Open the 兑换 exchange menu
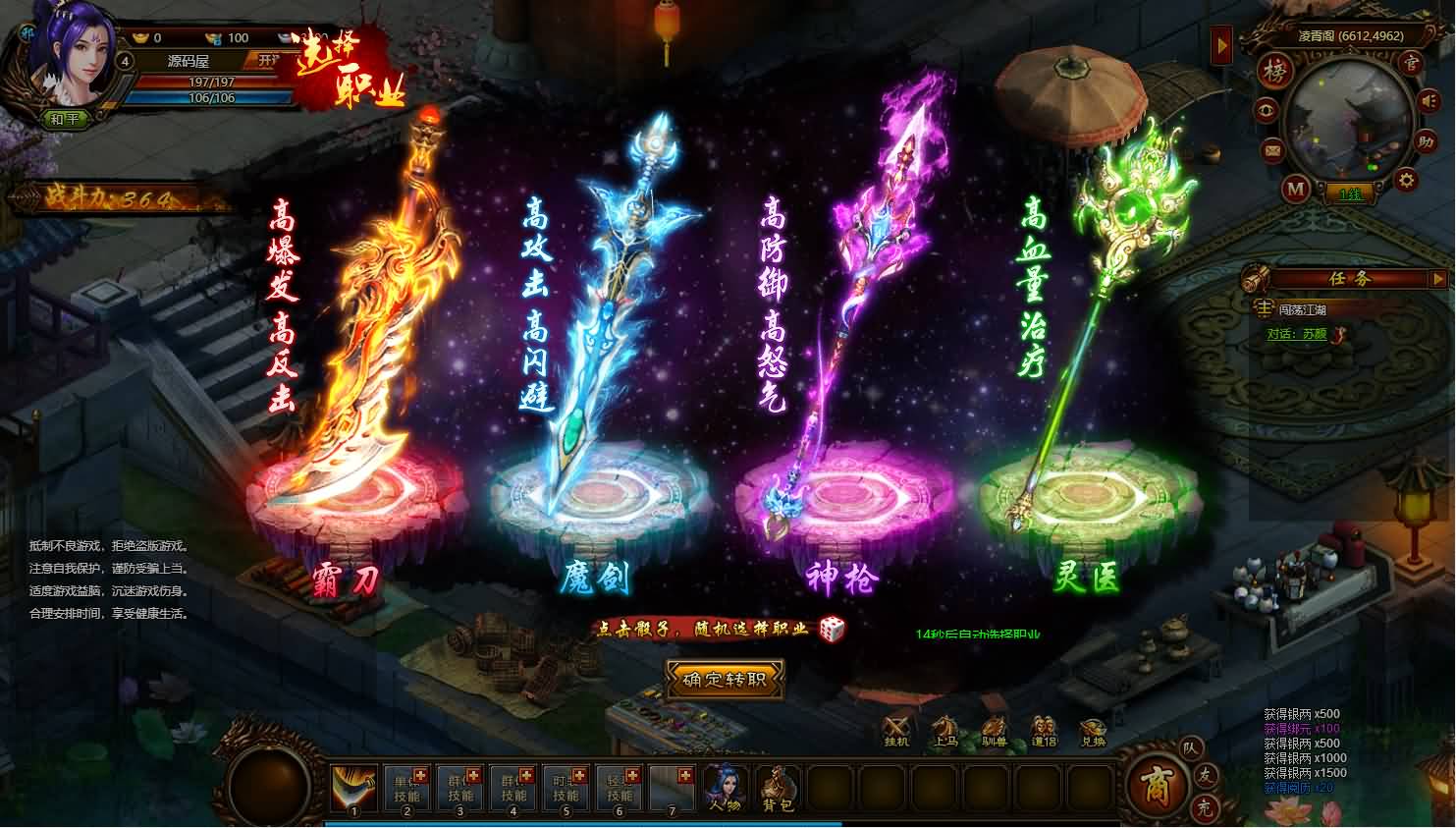Image resolution: width=1456 pixels, height=828 pixels. tap(1093, 730)
